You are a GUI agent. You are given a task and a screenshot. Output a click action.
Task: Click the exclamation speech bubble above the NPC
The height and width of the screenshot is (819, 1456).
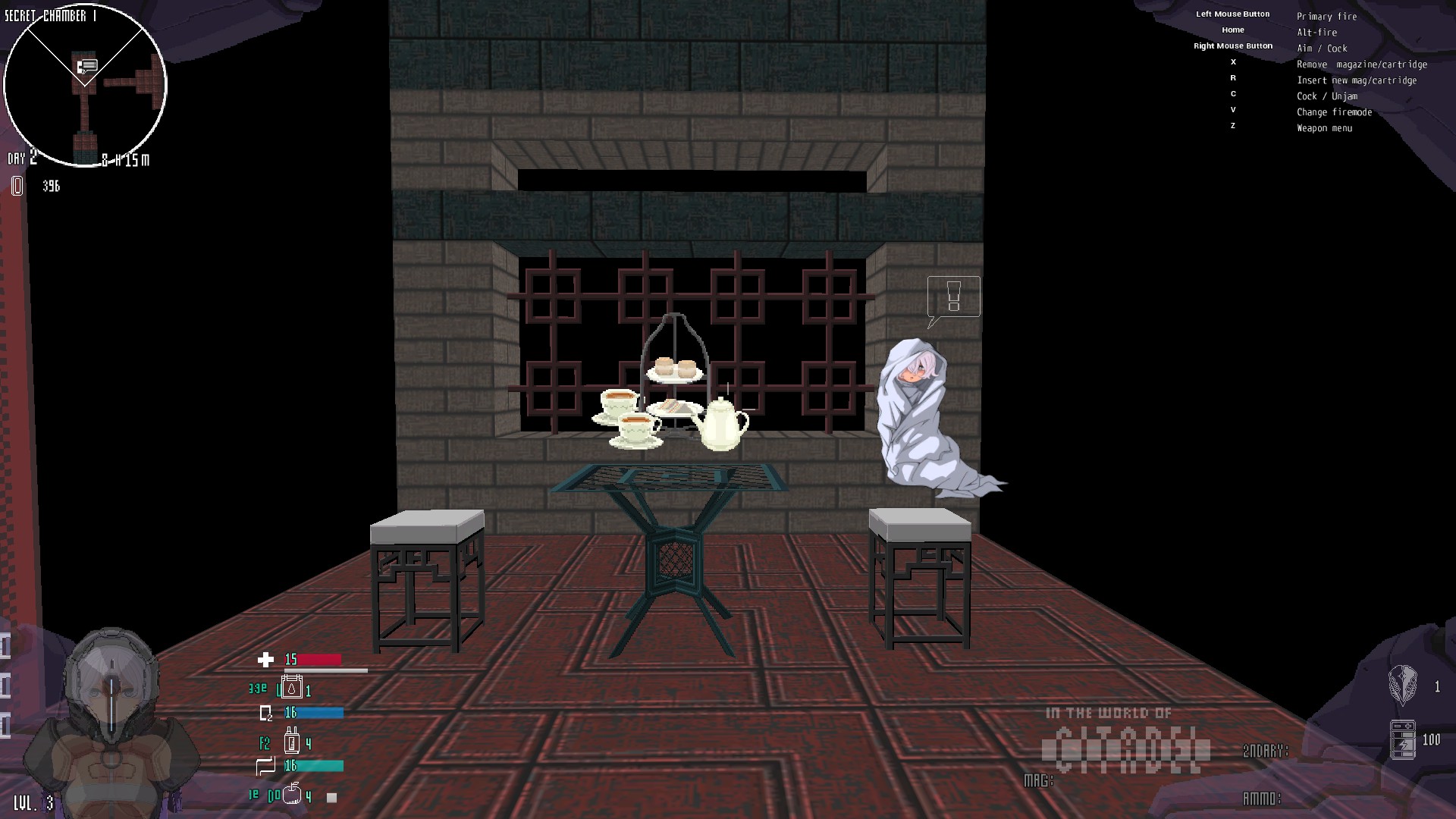[953, 297]
